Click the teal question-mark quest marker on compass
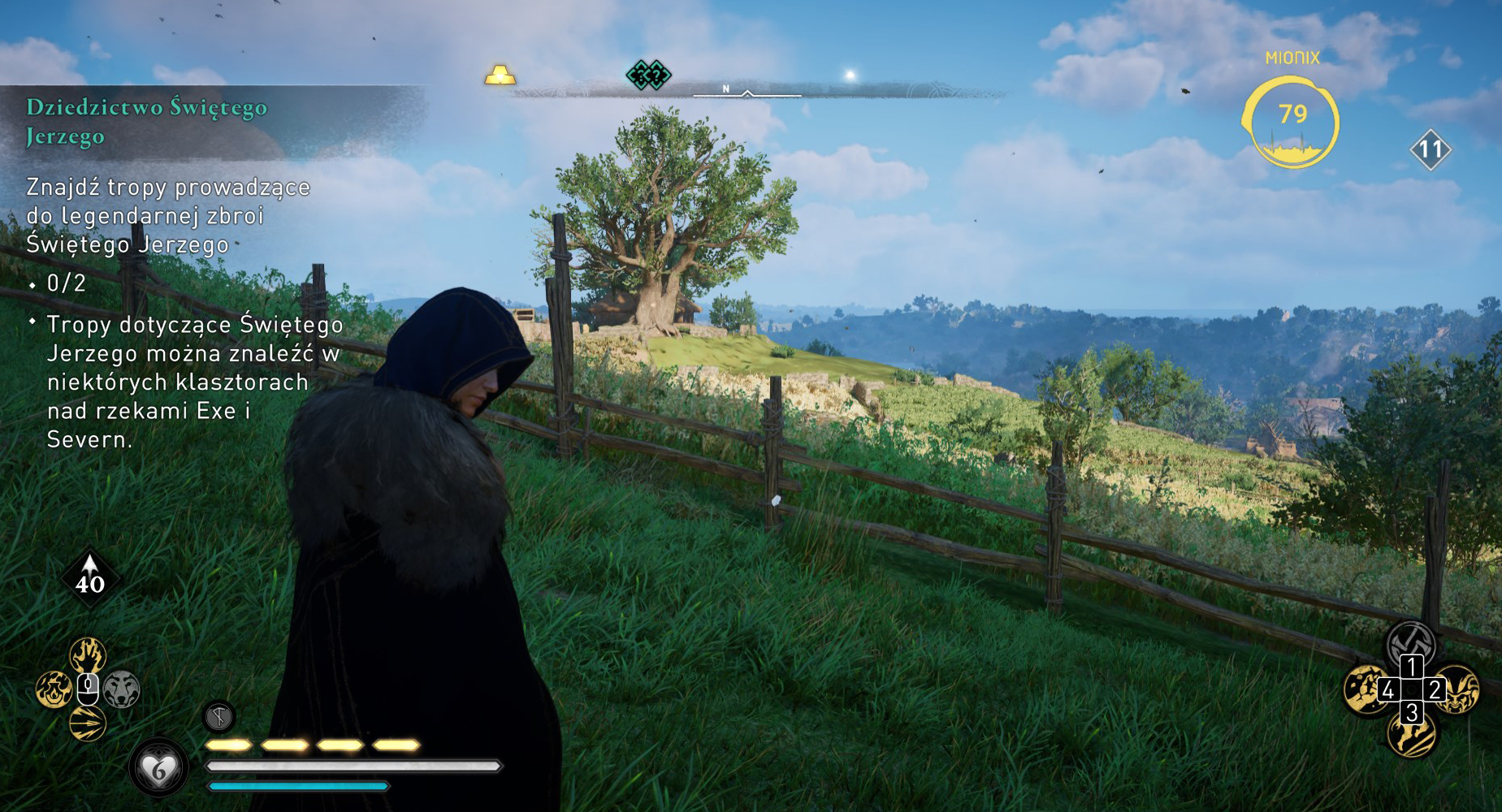 click(x=647, y=75)
